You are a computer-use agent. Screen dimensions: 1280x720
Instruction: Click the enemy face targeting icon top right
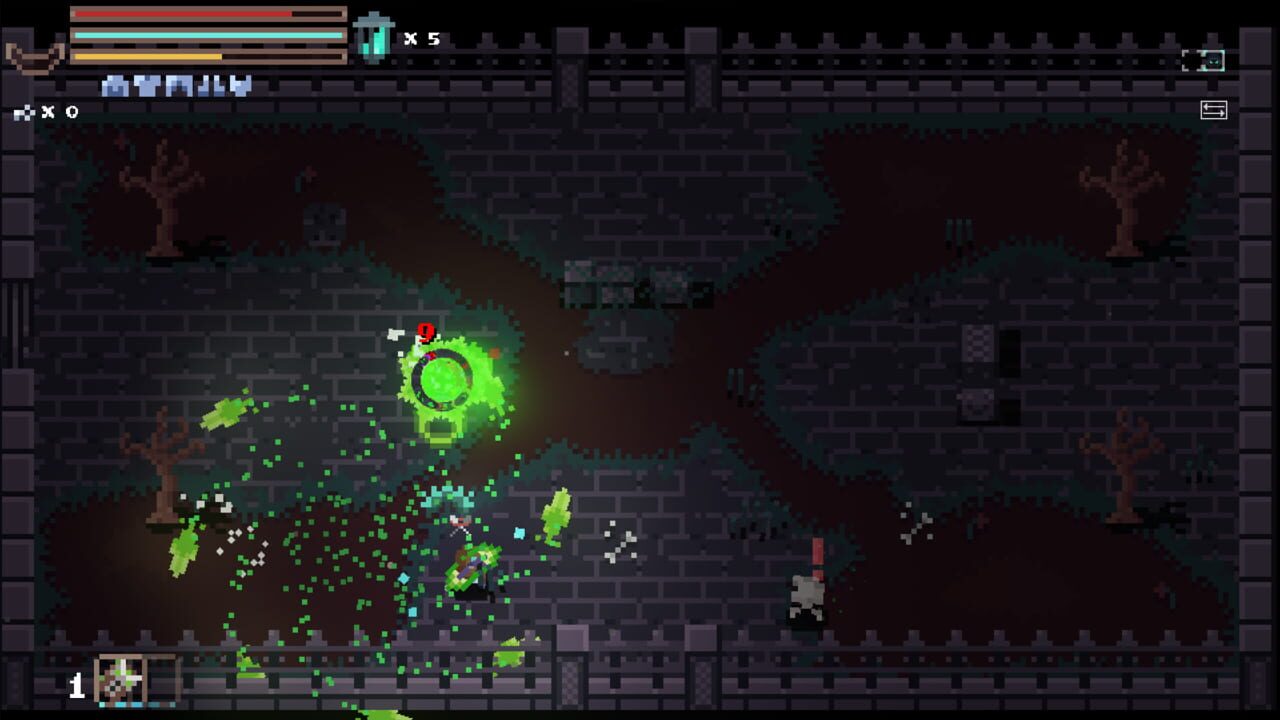1212,61
